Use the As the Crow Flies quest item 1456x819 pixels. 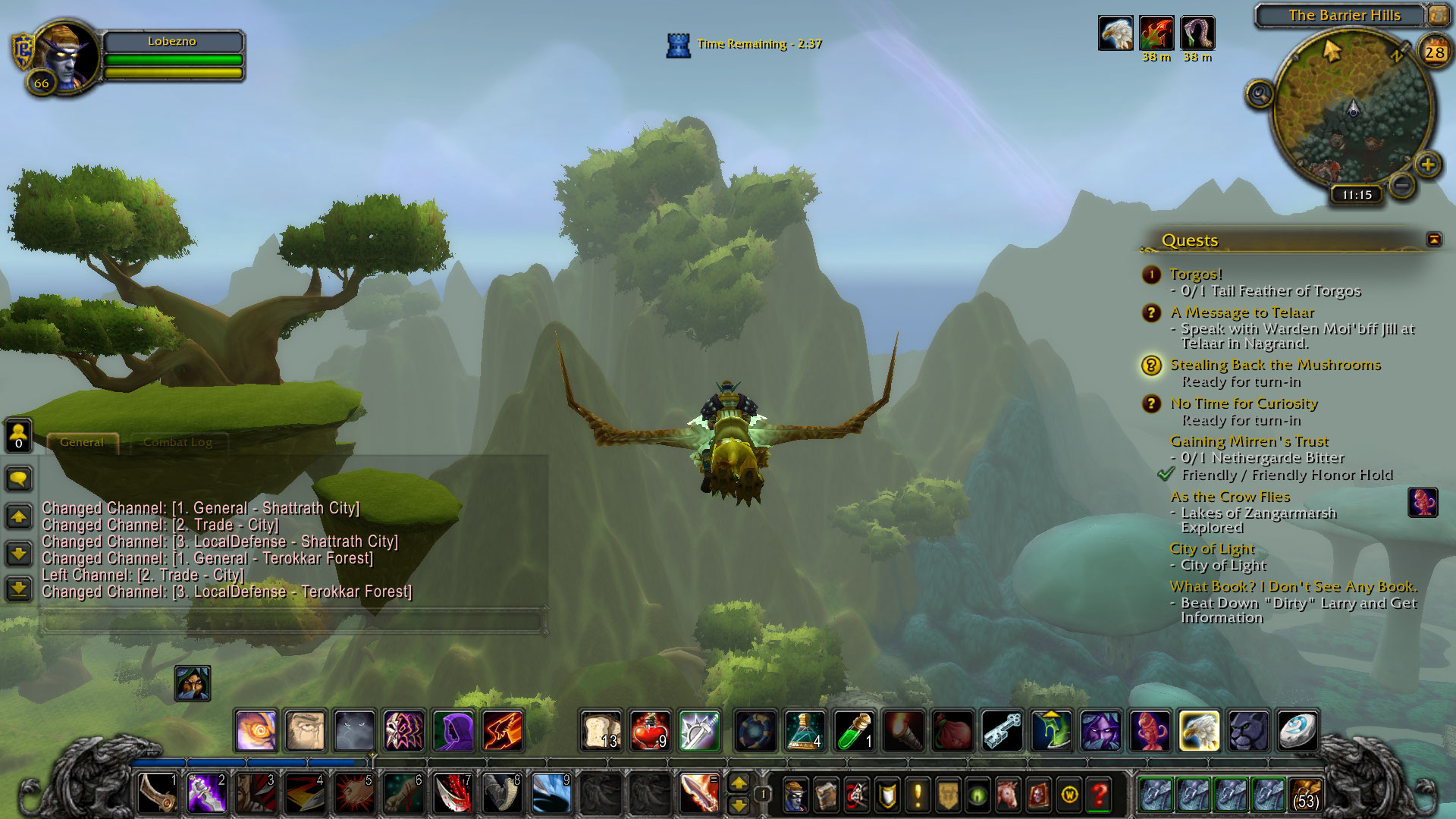[1423, 502]
